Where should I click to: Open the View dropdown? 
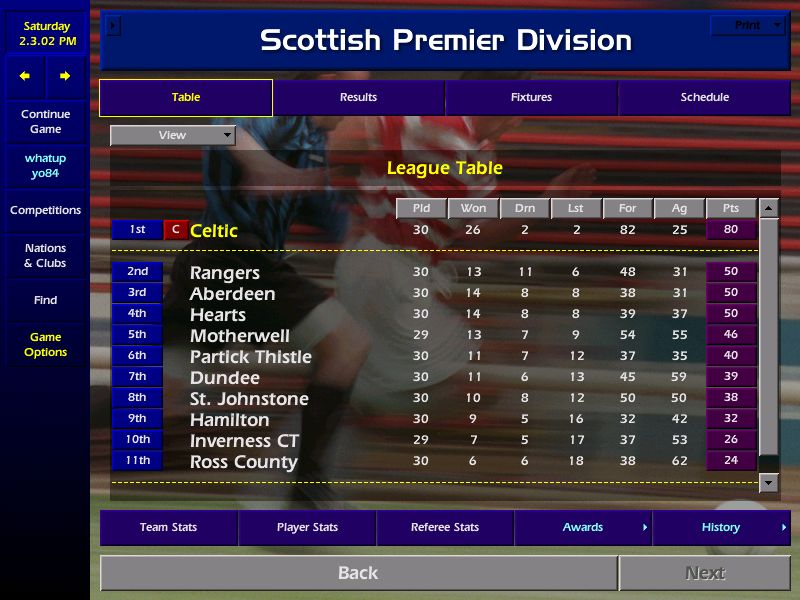172,135
